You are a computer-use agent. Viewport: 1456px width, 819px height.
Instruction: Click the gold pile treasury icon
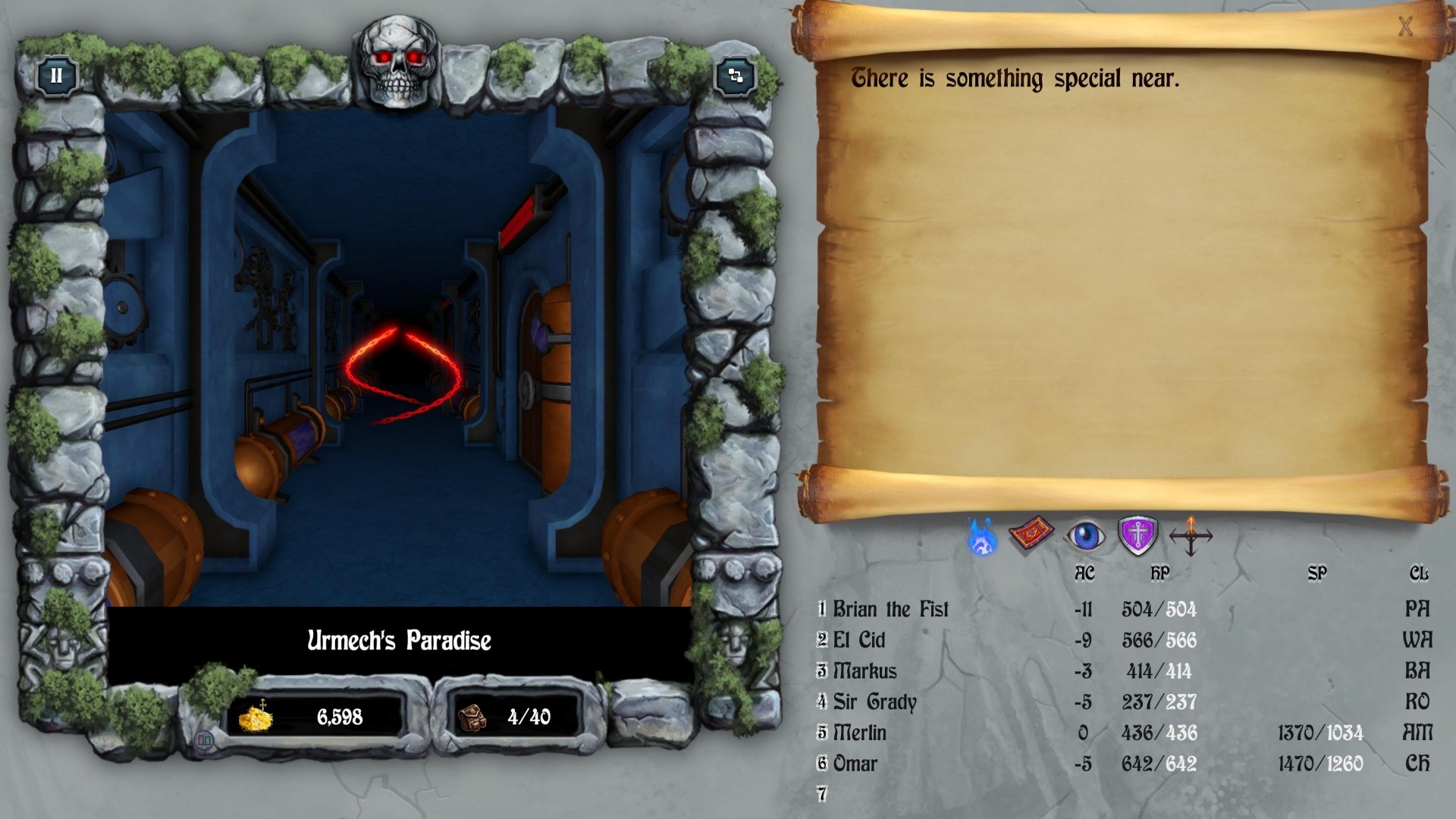point(256,717)
